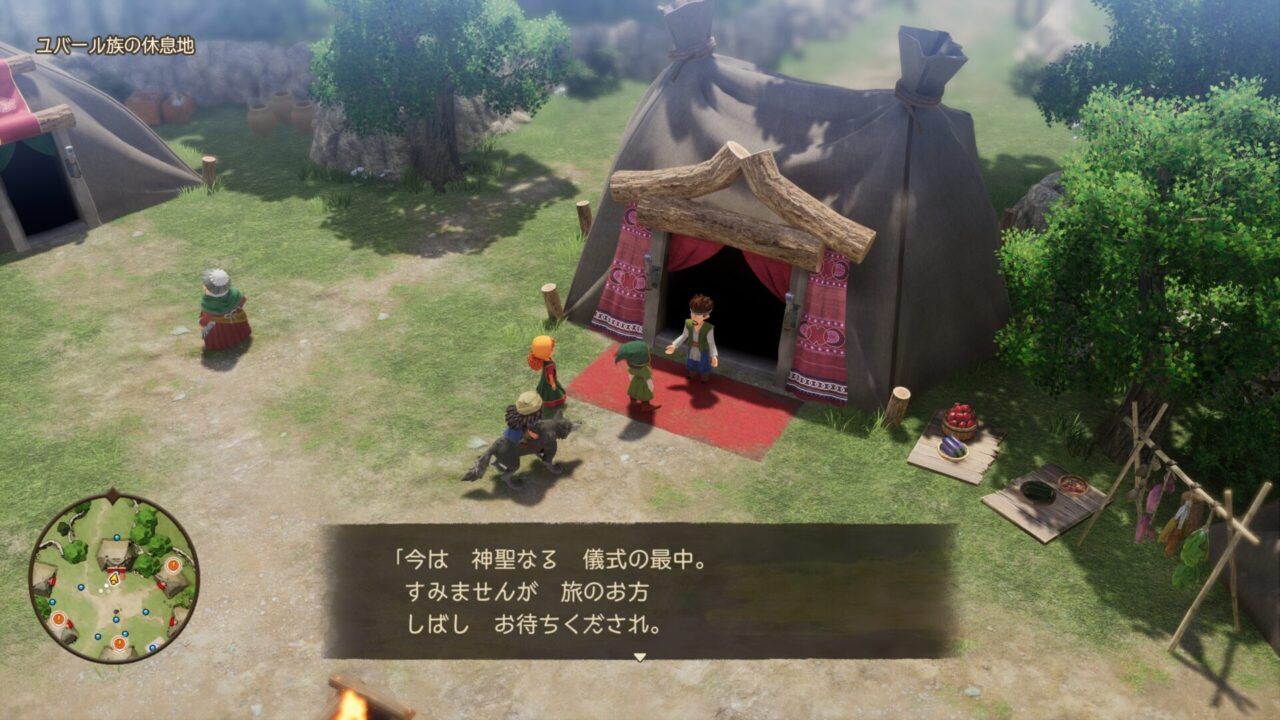The height and width of the screenshot is (720, 1280).
Task: Click the dialogue text box
Action: 639,591
